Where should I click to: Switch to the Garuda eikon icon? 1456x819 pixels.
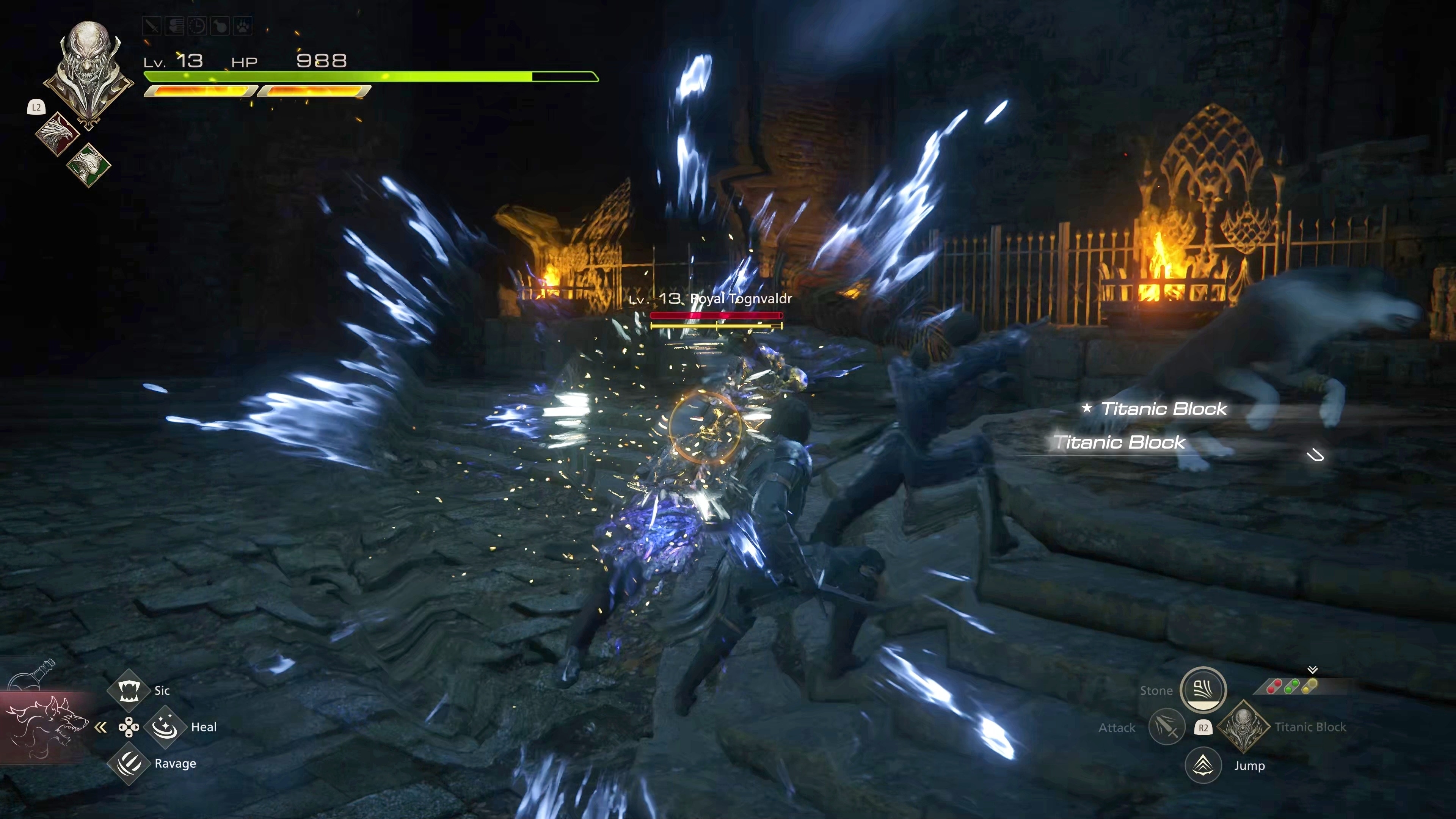point(89,165)
